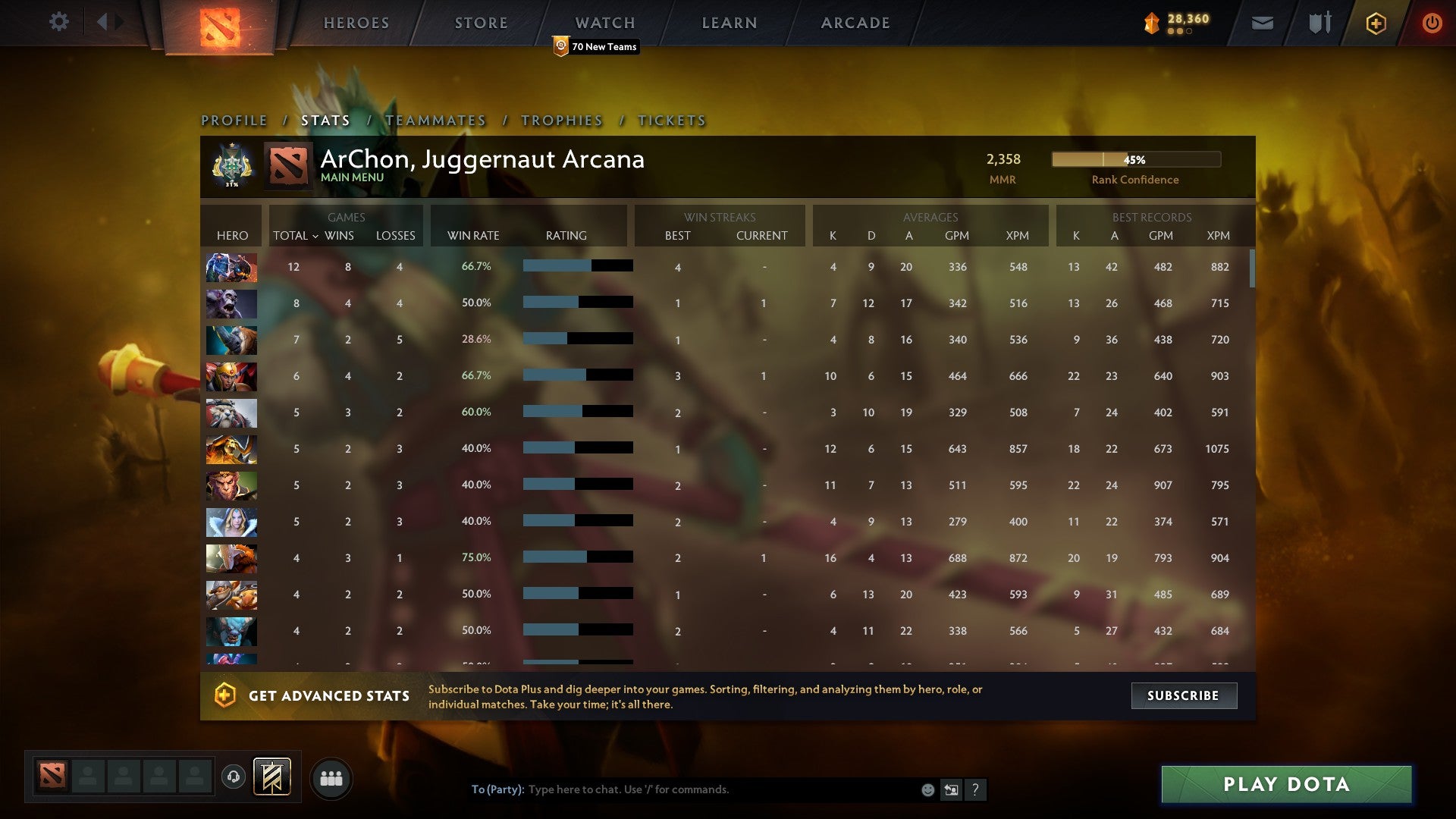Open the armory shield-and-sword icon
This screenshot has height=819, width=1456.
1318,23
